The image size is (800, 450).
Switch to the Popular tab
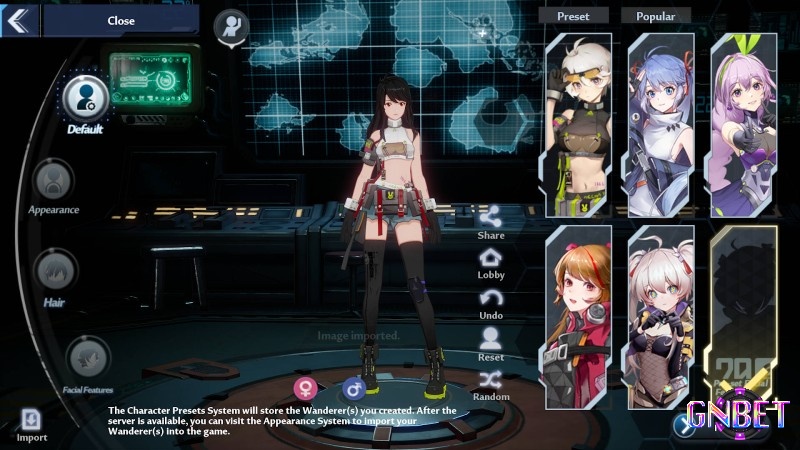[656, 16]
